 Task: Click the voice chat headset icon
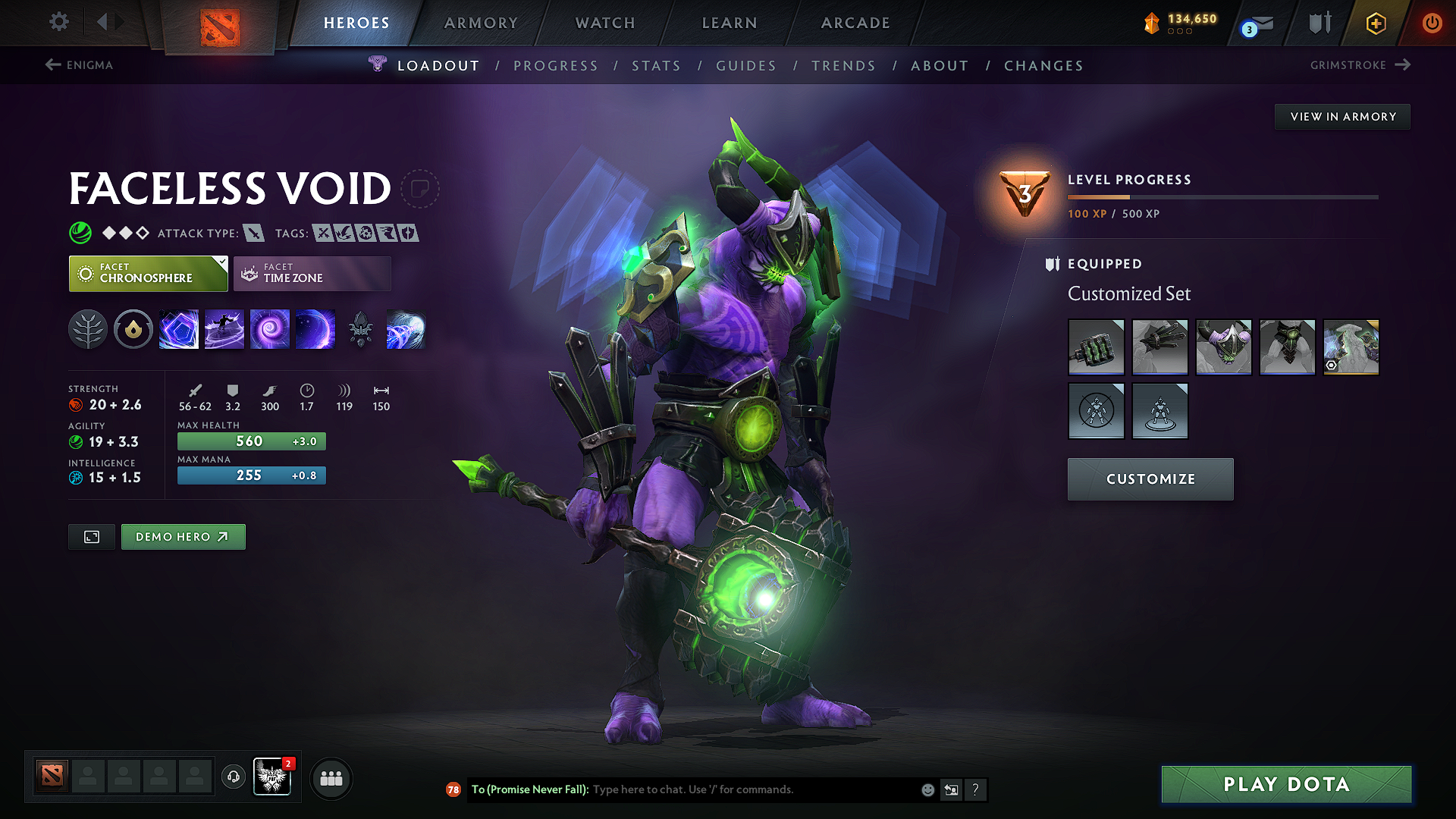234,777
